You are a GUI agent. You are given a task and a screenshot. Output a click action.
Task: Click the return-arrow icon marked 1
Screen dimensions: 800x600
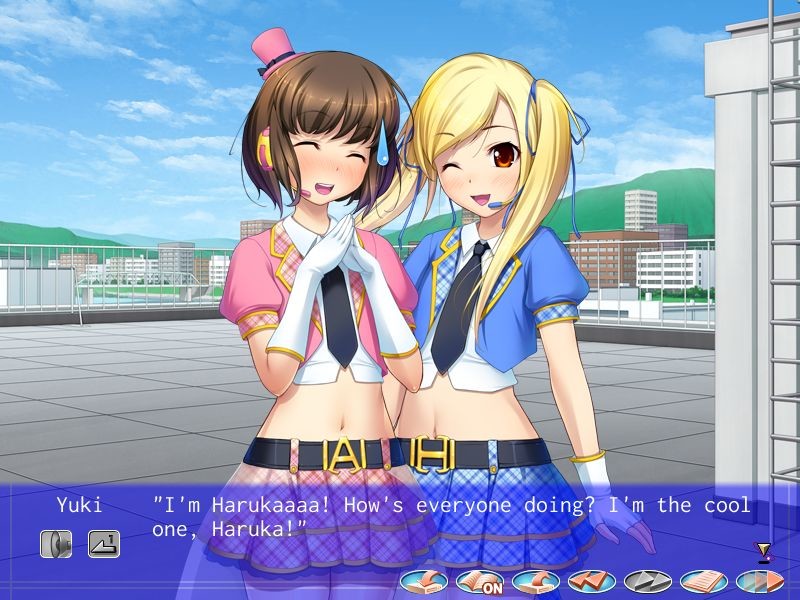tap(103, 543)
